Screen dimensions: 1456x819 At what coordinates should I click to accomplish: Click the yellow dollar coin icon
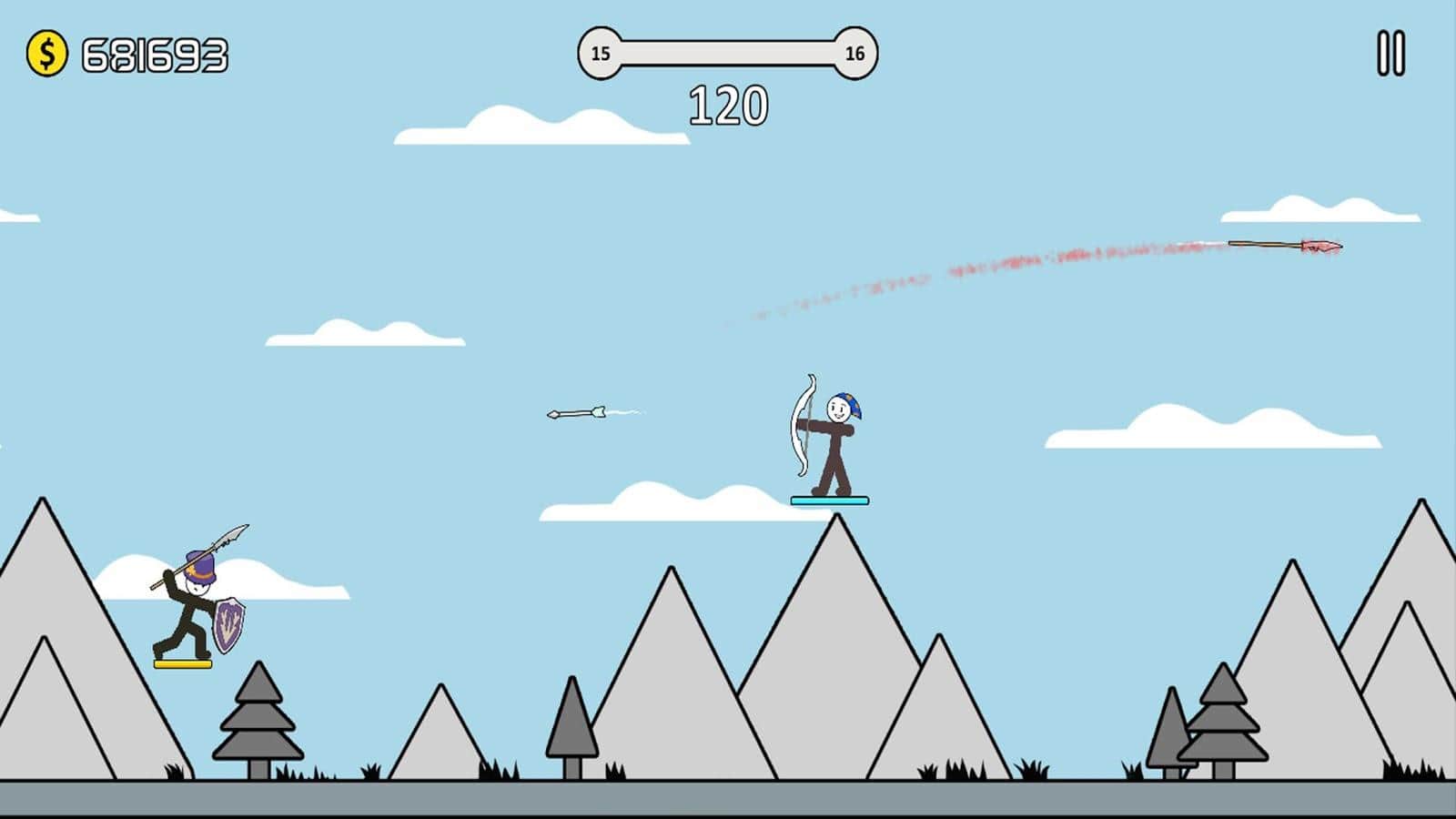pos(48,52)
